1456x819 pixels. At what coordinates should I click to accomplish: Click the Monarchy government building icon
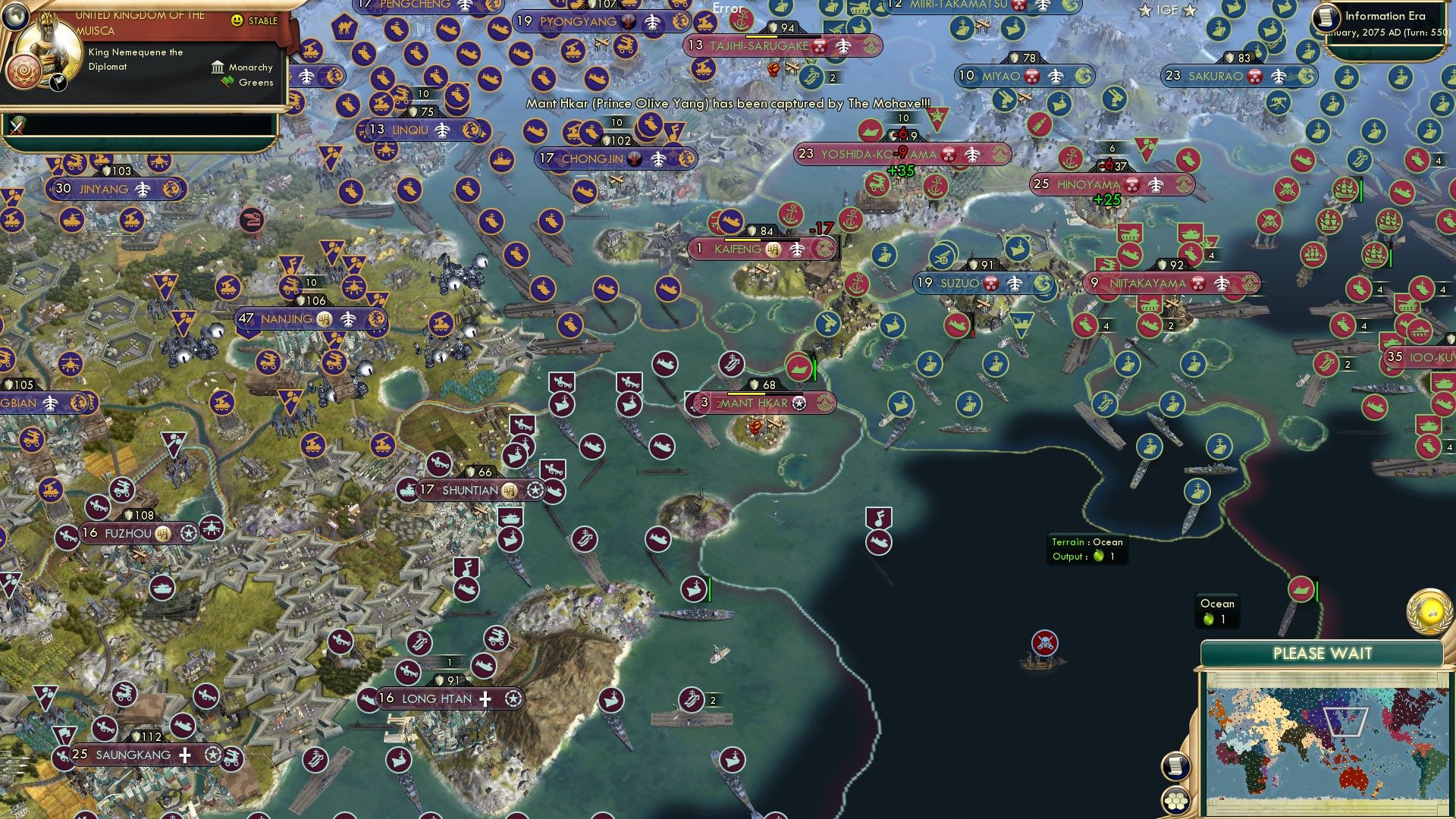click(x=218, y=67)
